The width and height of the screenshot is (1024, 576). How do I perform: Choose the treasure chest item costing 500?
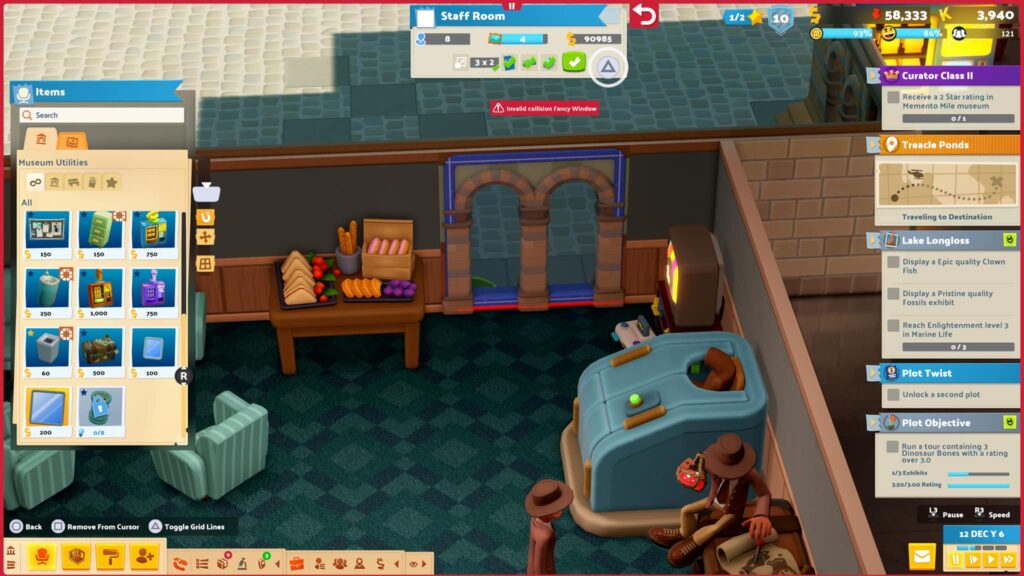[100, 347]
